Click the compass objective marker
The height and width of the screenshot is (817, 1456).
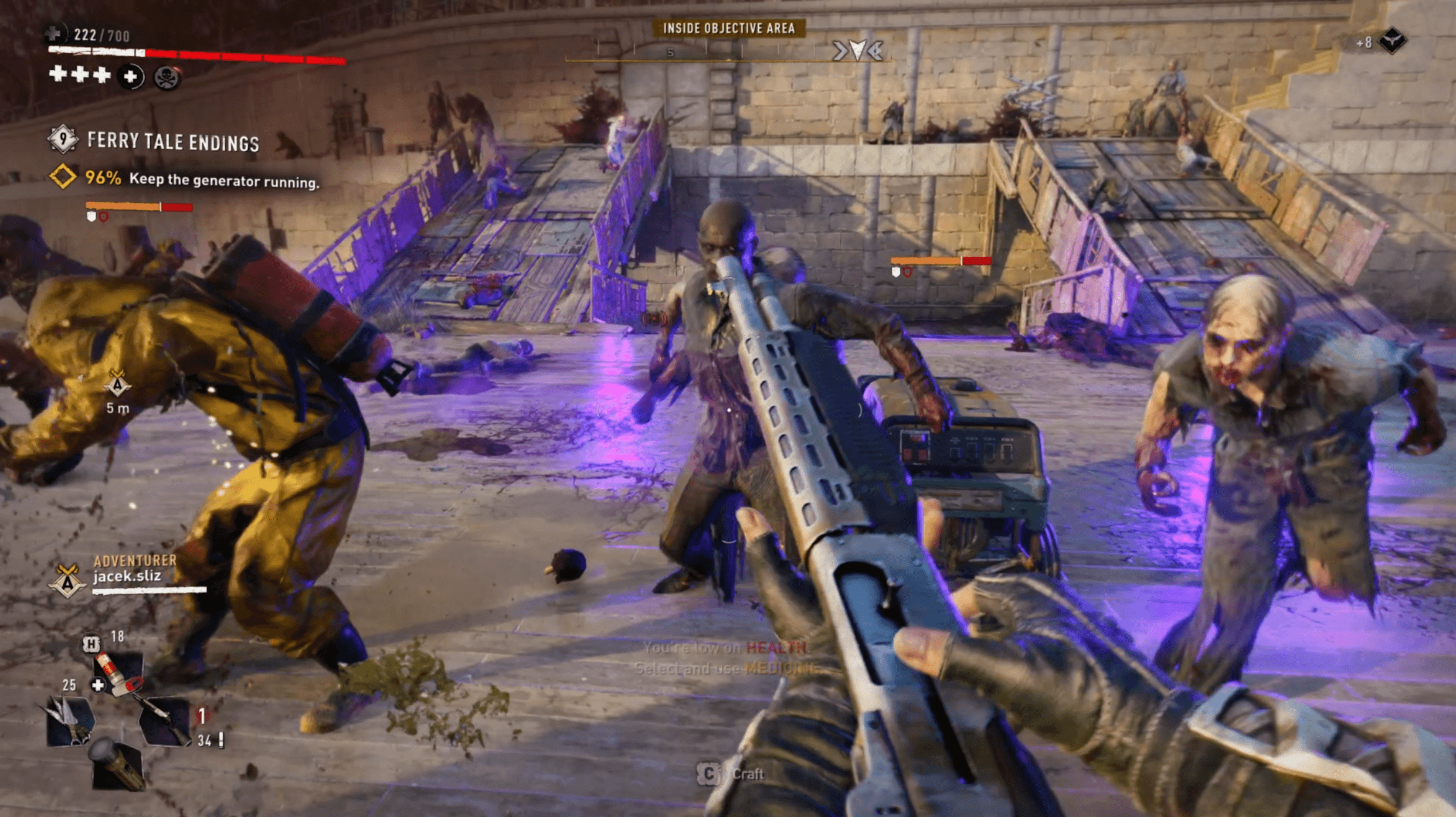858,51
